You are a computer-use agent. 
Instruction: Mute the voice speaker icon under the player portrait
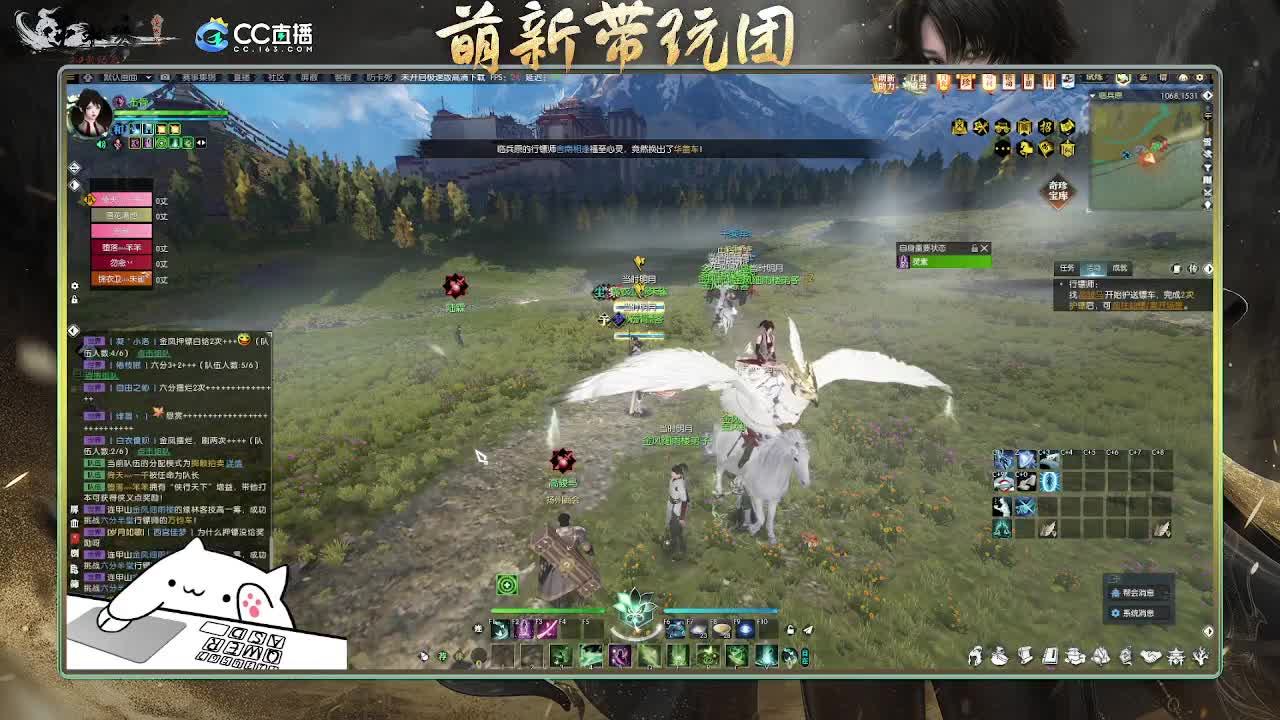pyautogui.click(x=101, y=144)
